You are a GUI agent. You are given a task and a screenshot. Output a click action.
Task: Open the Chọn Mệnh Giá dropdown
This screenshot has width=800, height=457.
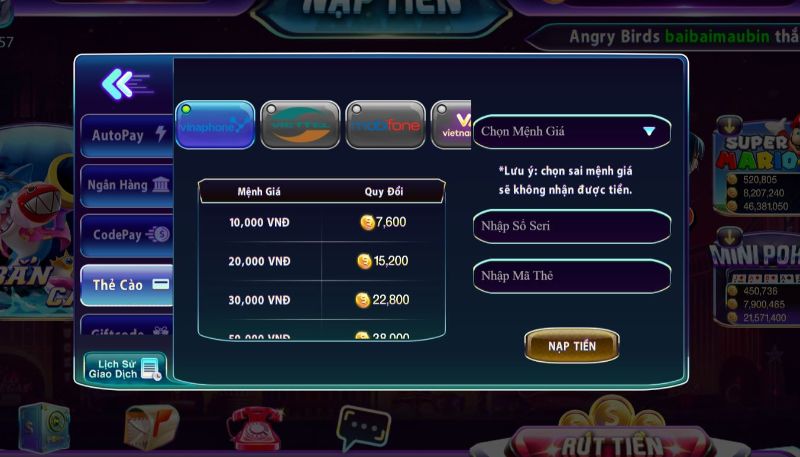point(570,131)
